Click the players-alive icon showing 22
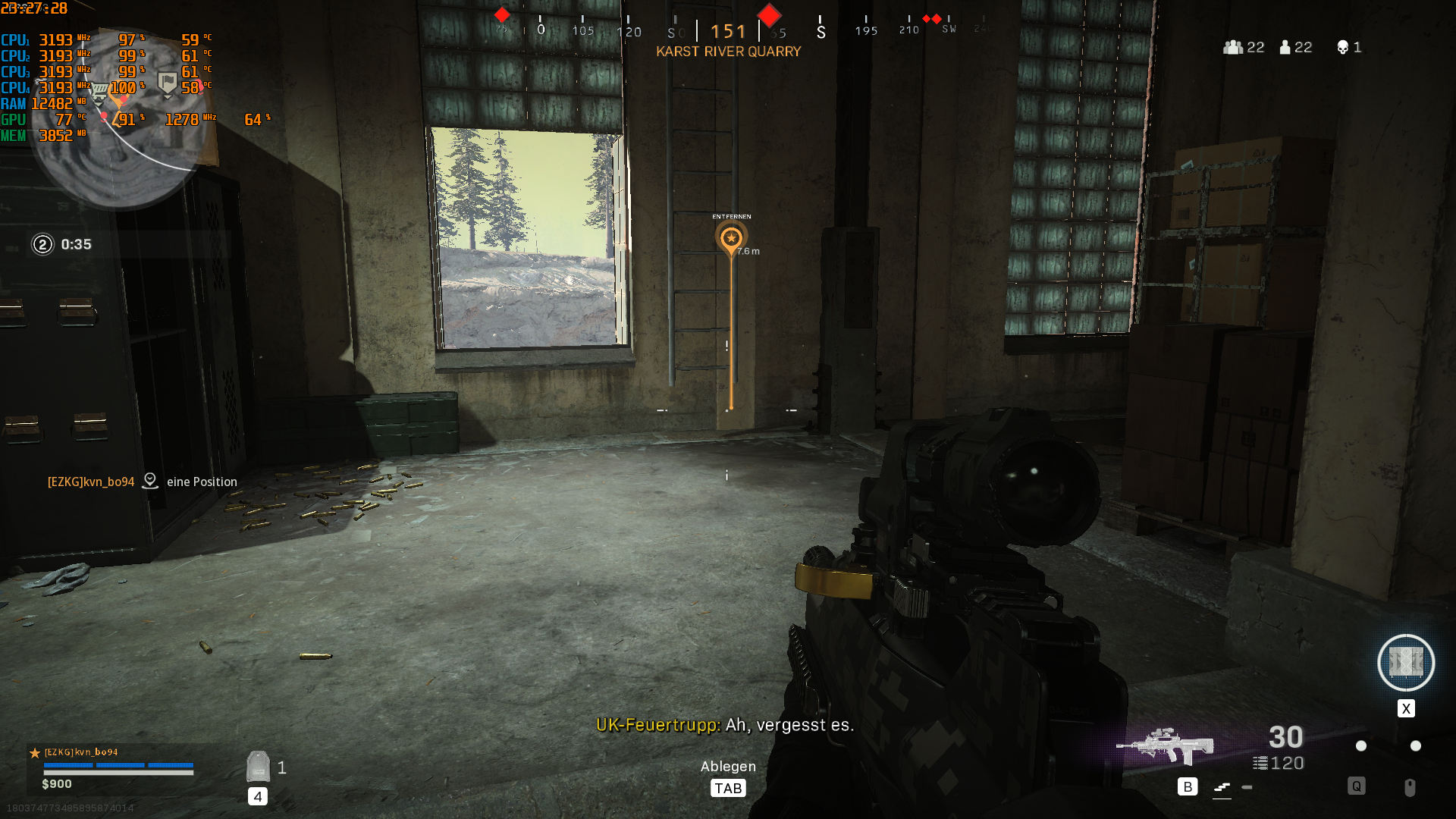 [1285, 47]
